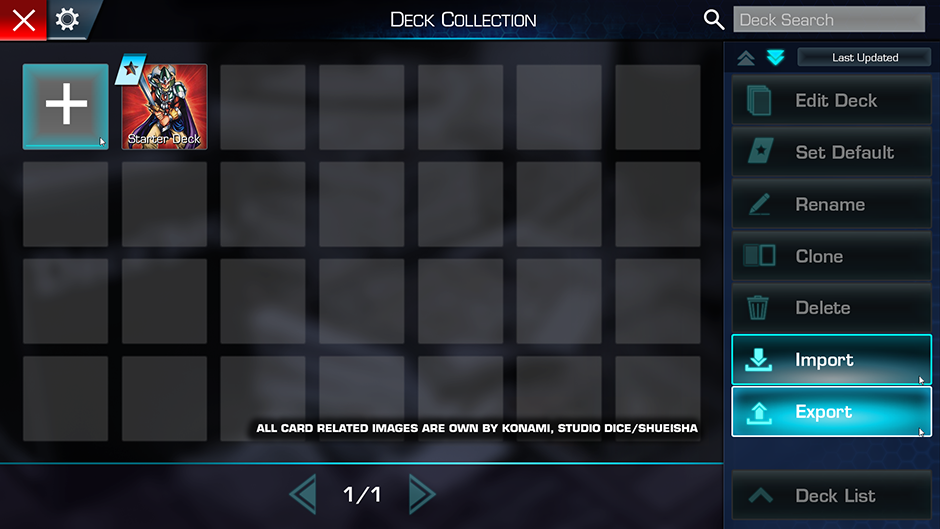Image resolution: width=940 pixels, height=529 pixels.
Task: Delete the selected deck
Action: click(831, 309)
